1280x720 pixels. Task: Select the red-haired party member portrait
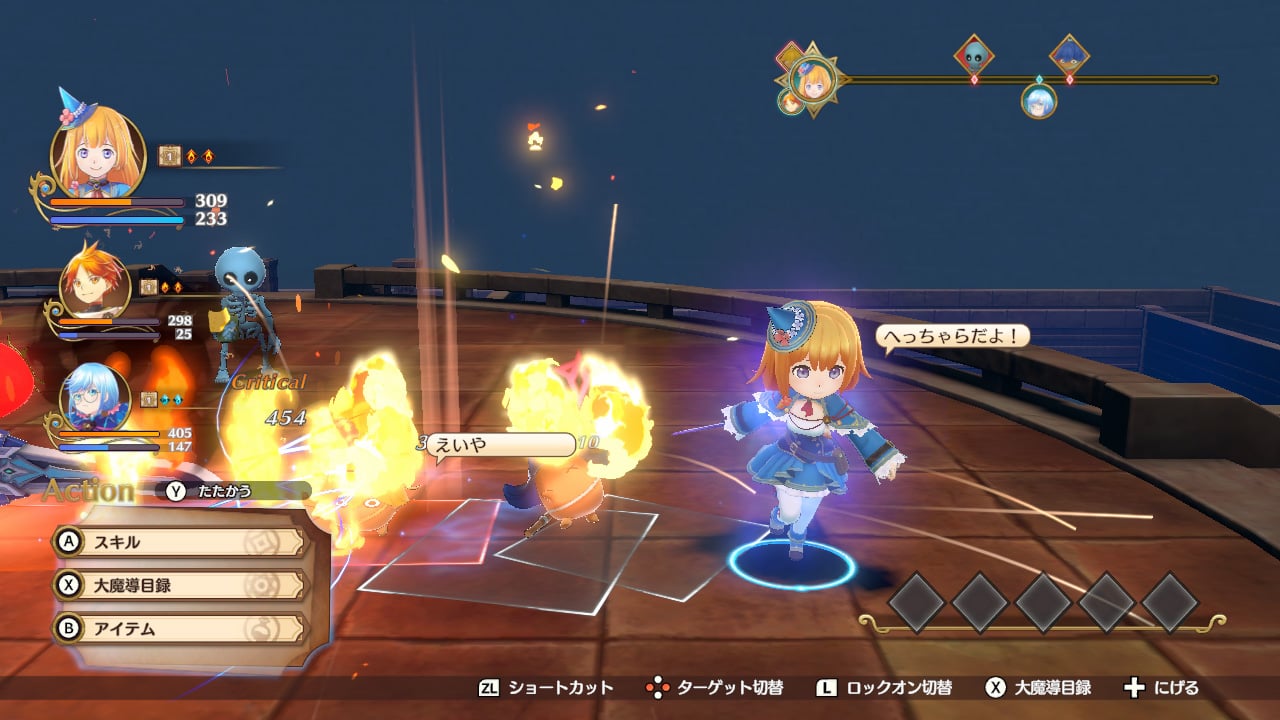(94, 283)
